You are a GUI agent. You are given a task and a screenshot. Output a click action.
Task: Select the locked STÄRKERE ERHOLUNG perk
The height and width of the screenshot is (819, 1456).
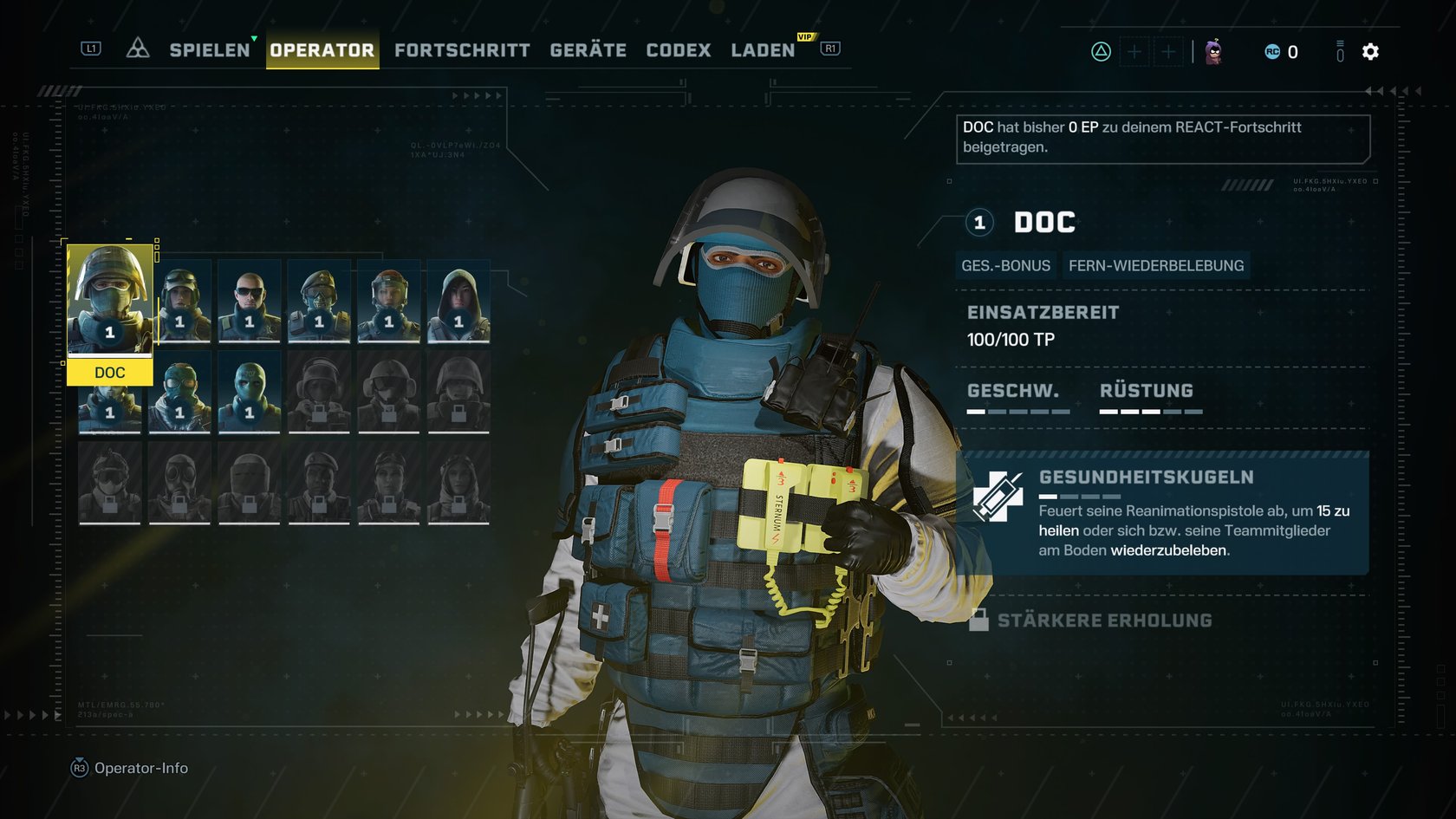(1103, 621)
